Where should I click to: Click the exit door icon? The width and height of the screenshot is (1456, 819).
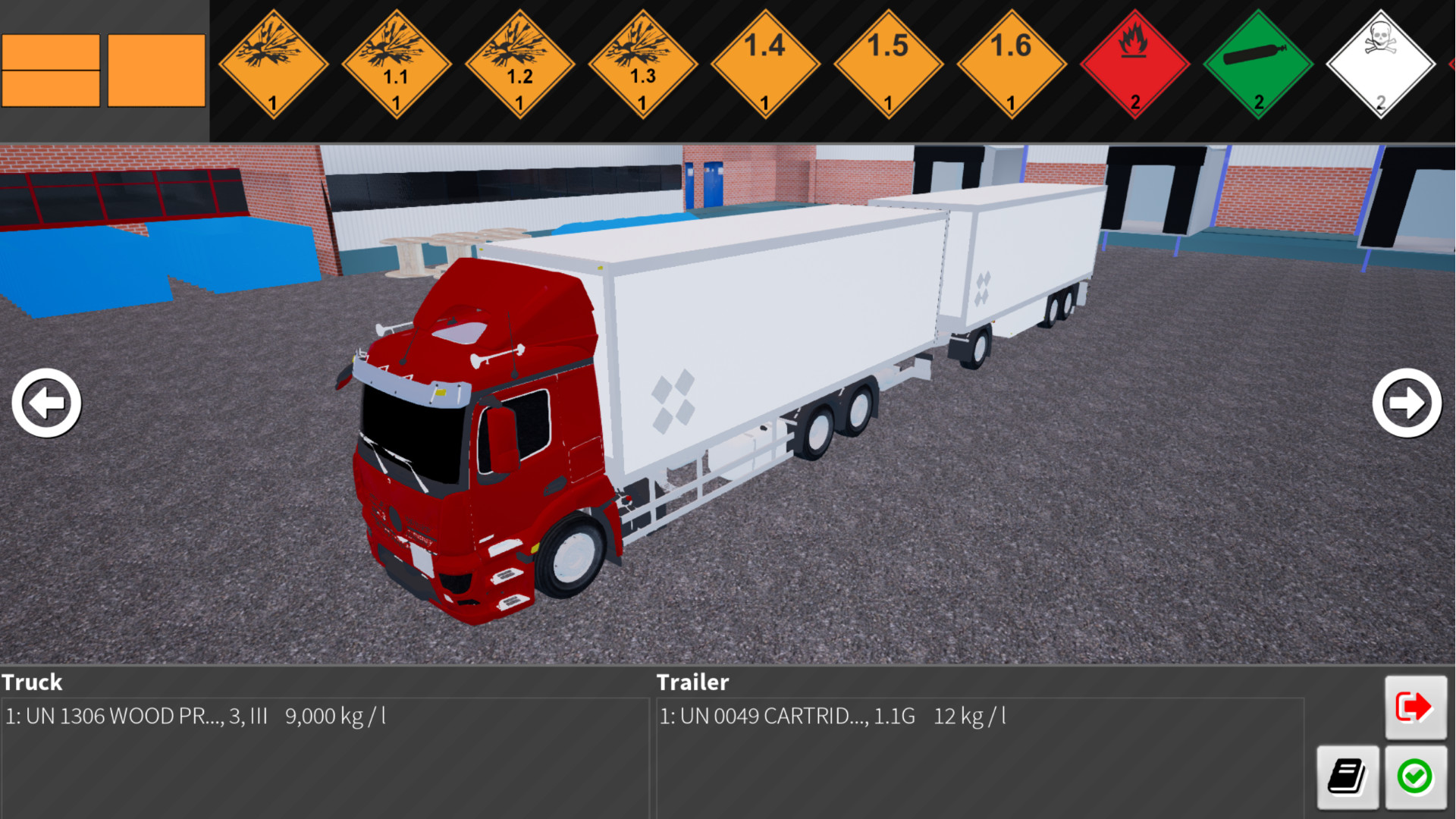(x=1415, y=706)
